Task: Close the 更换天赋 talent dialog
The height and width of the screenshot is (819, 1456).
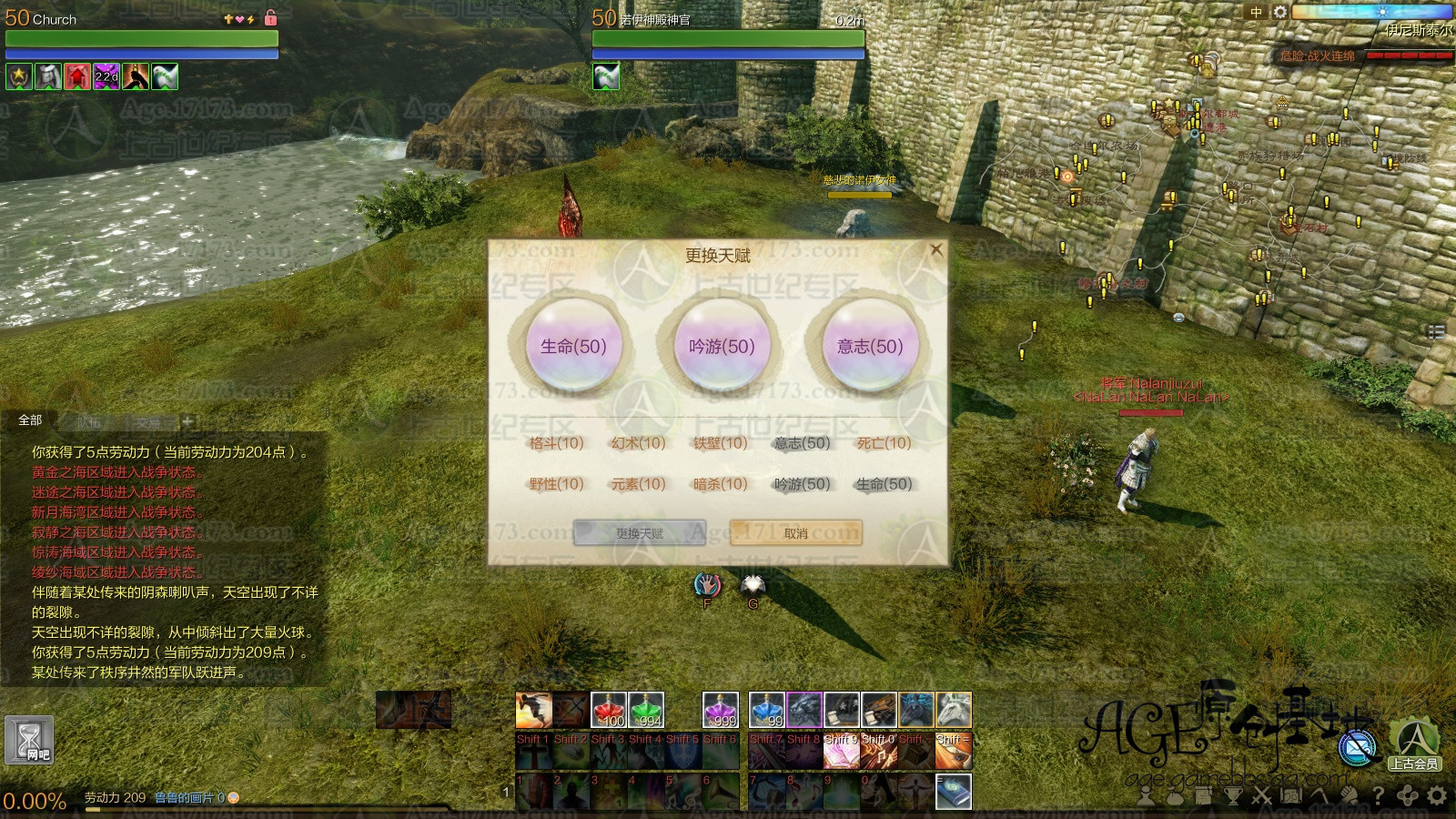Action: tap(935, 249)
